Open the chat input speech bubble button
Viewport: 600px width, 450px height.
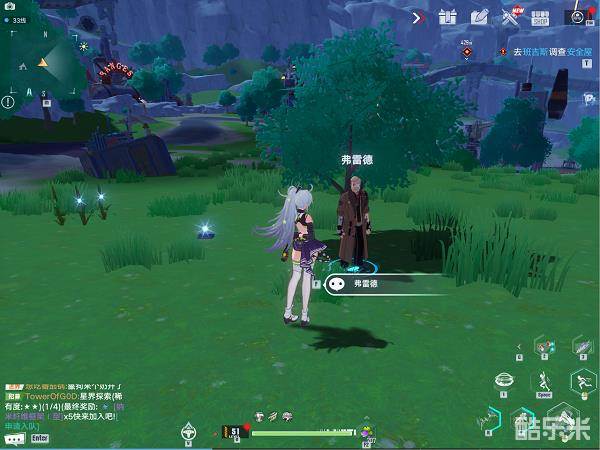tap(14, 439)
